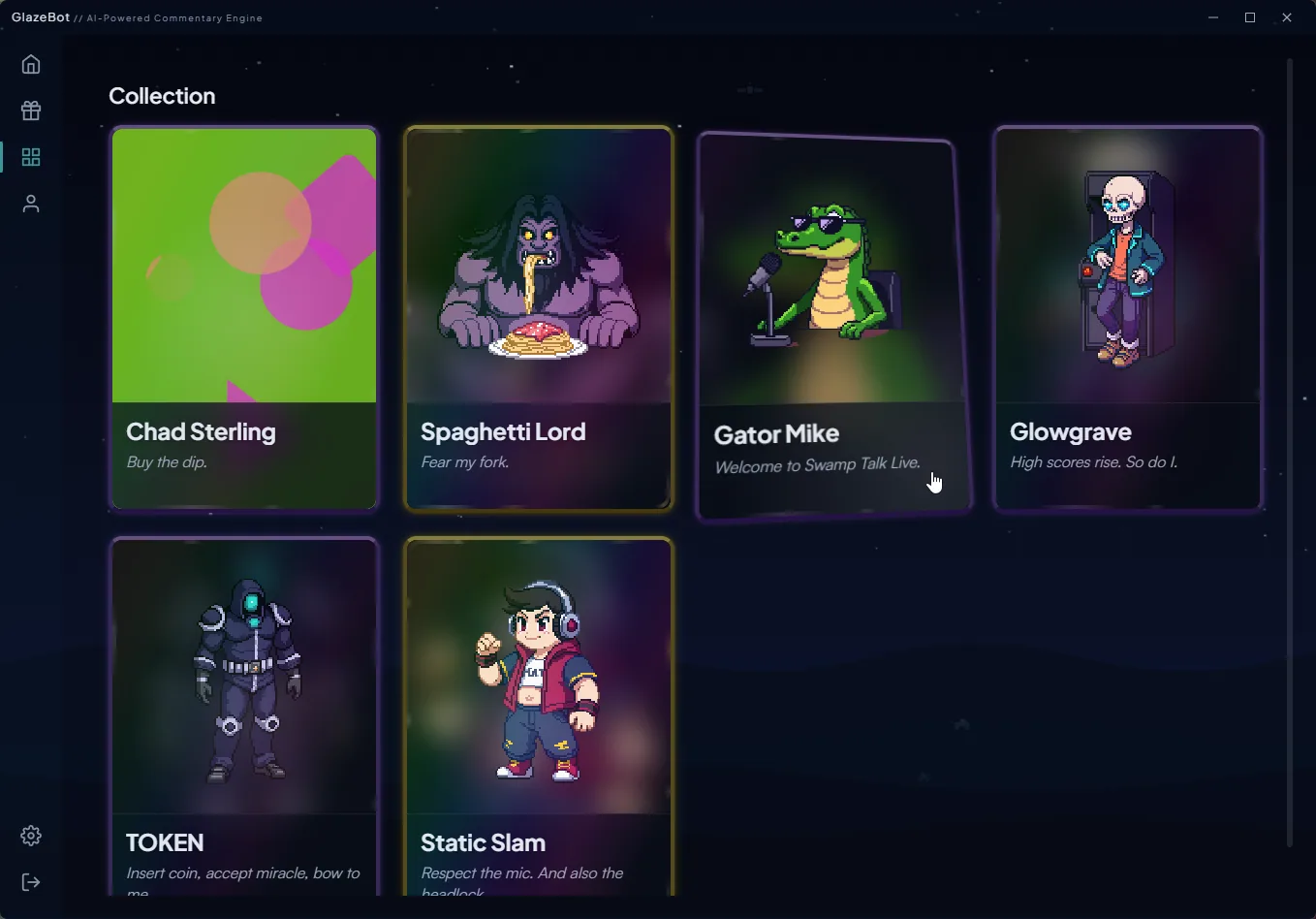Open the Chad Sterling character card
This screenshot has height=919, width=1316.
(243, 318)
